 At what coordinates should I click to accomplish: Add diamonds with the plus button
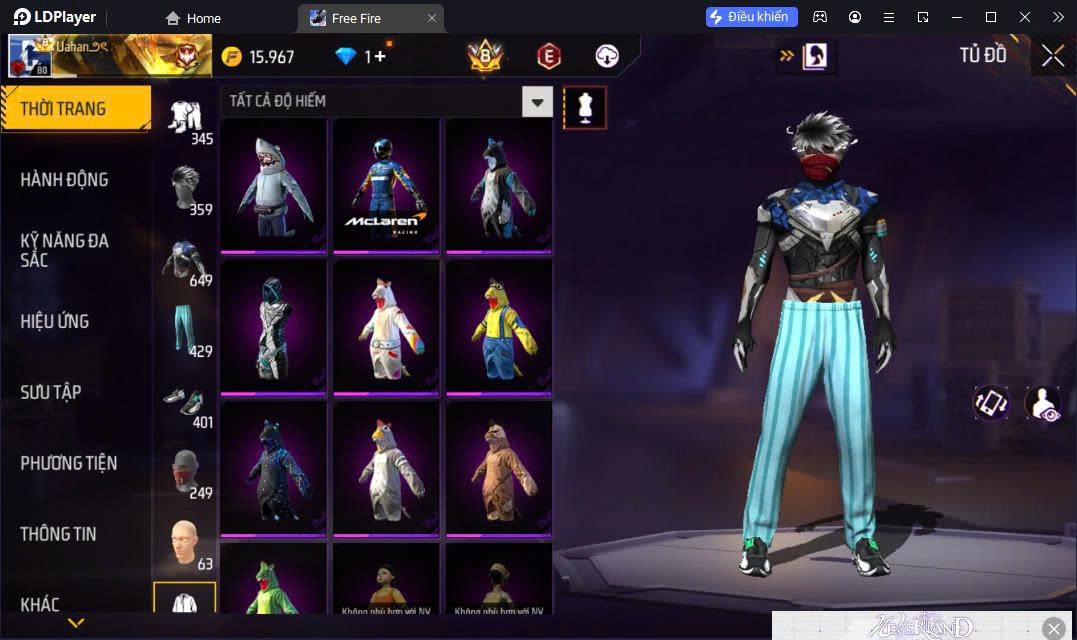click(x=380, y=56)
